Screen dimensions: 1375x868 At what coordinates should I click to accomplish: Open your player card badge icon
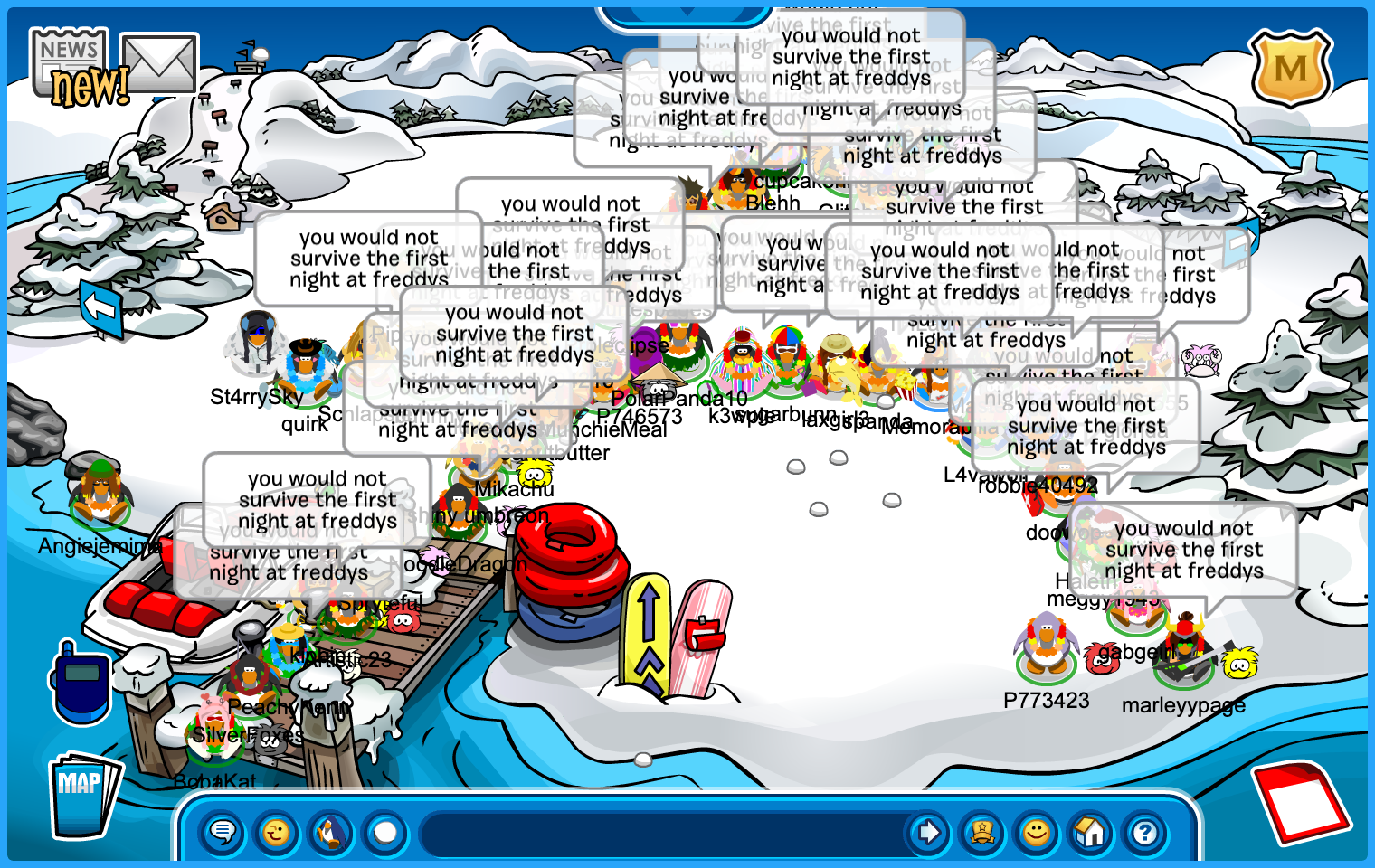(982, 832)
